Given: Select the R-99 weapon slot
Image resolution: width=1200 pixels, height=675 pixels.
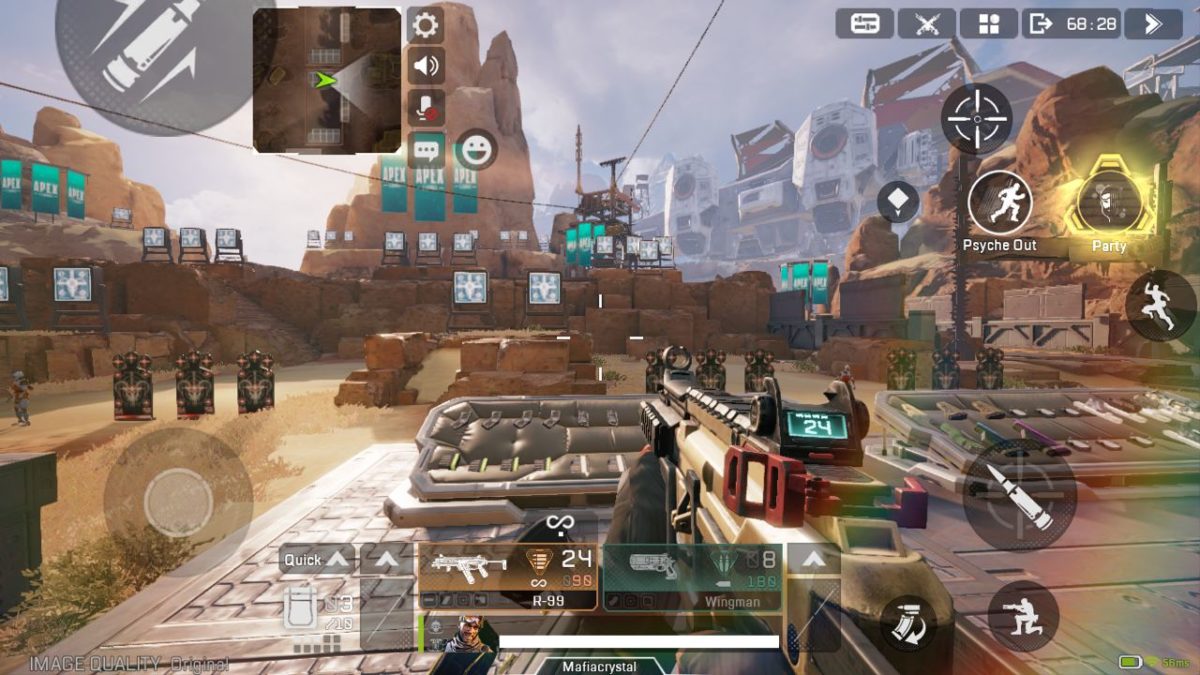Looking at the screenshot, I should 507,577.
